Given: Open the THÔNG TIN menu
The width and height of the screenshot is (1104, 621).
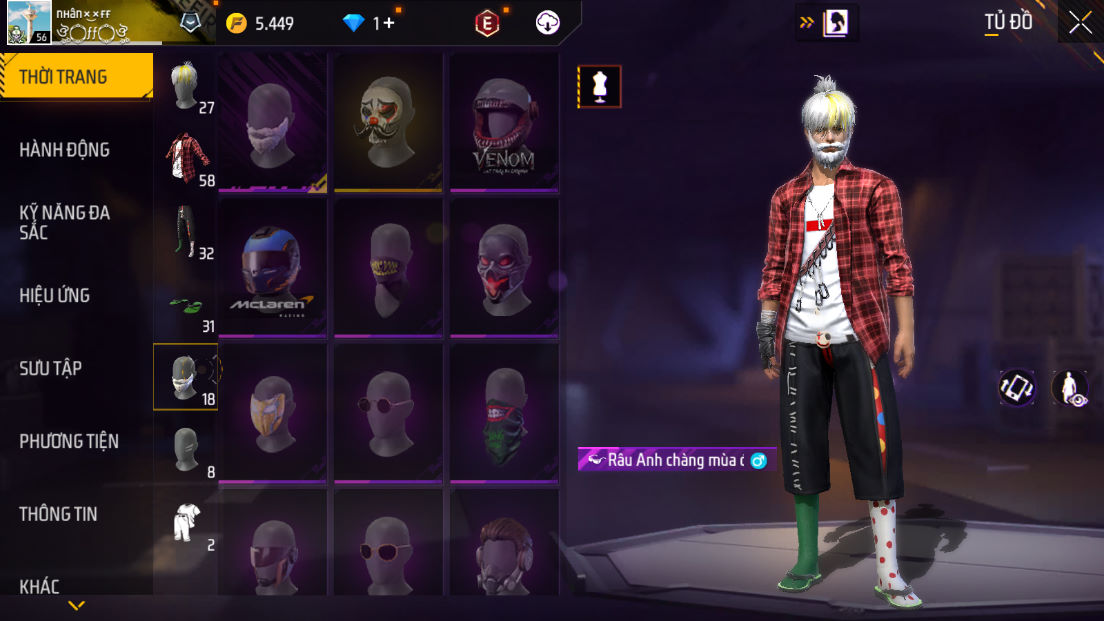Looking at the screenshot, I should click(59, 514).
